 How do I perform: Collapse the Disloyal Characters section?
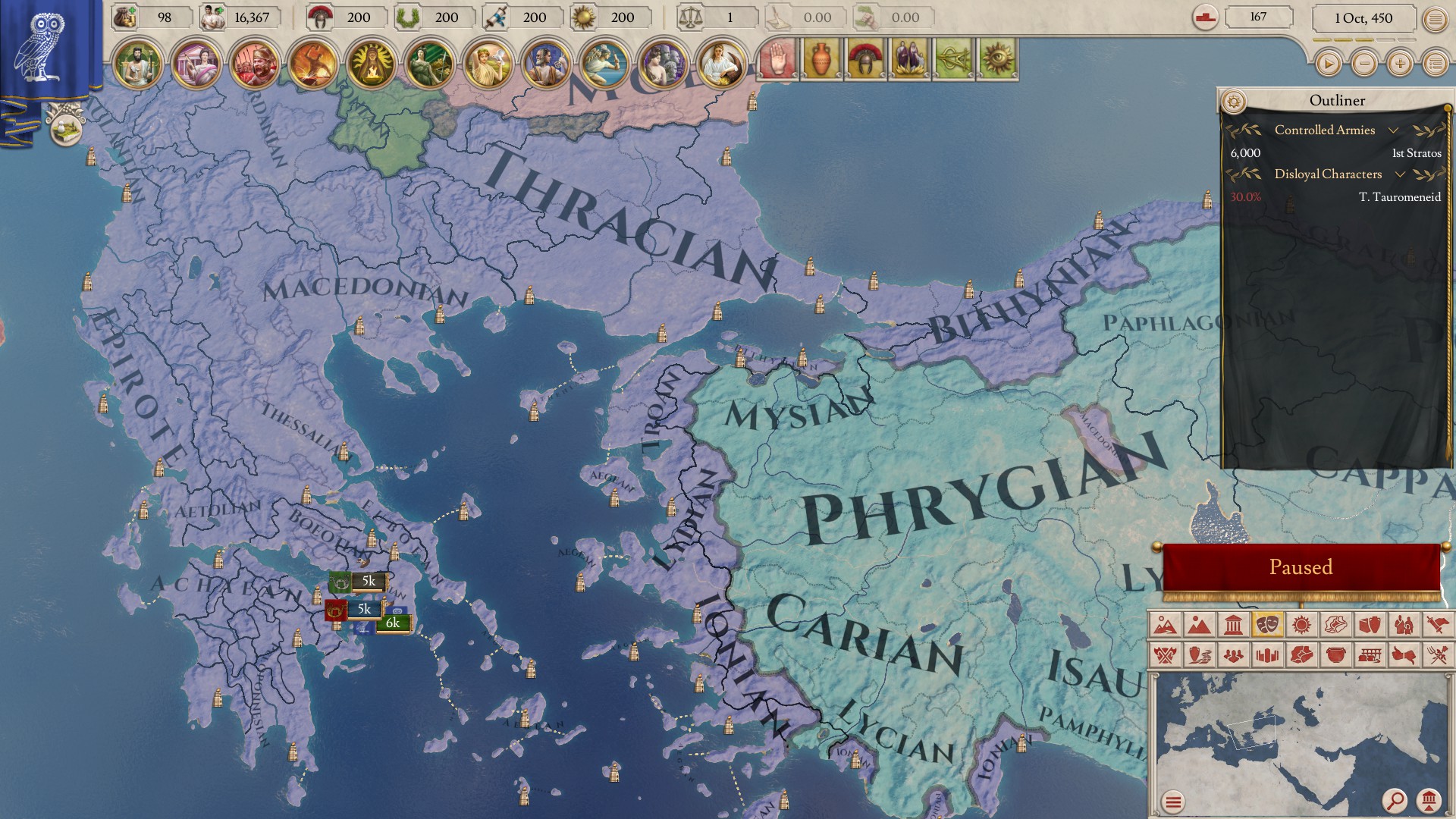(1400, 174)
